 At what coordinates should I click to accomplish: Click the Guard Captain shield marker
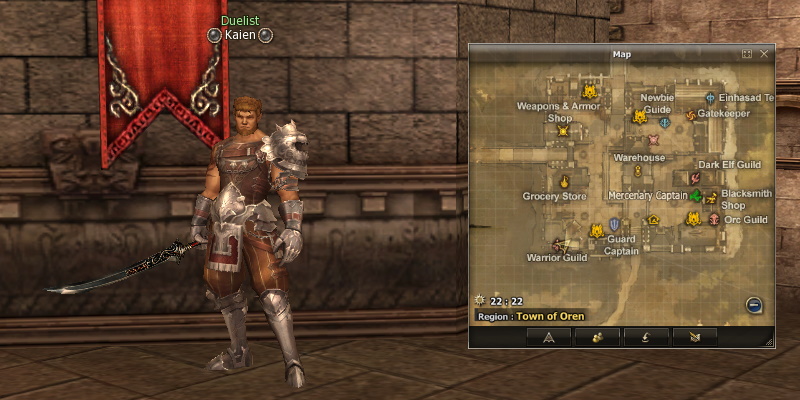coord(614,225)
